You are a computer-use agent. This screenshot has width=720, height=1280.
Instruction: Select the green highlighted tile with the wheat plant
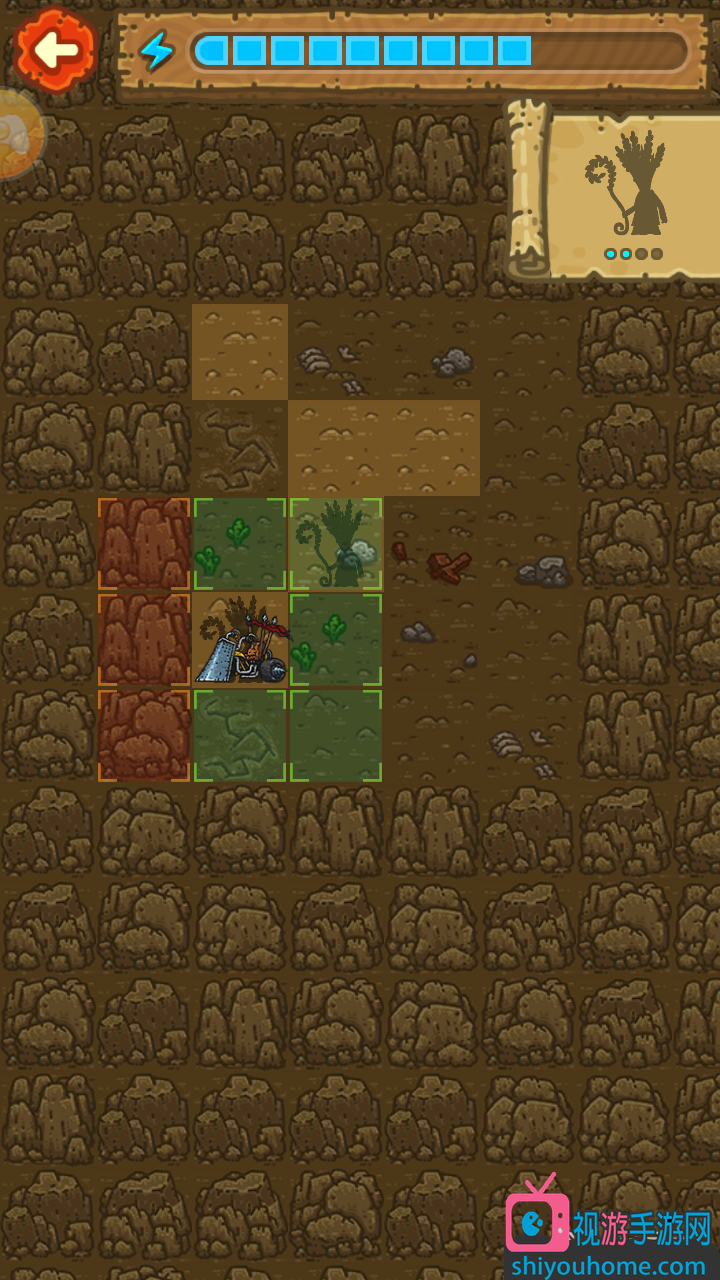click(x=336, y=543)
